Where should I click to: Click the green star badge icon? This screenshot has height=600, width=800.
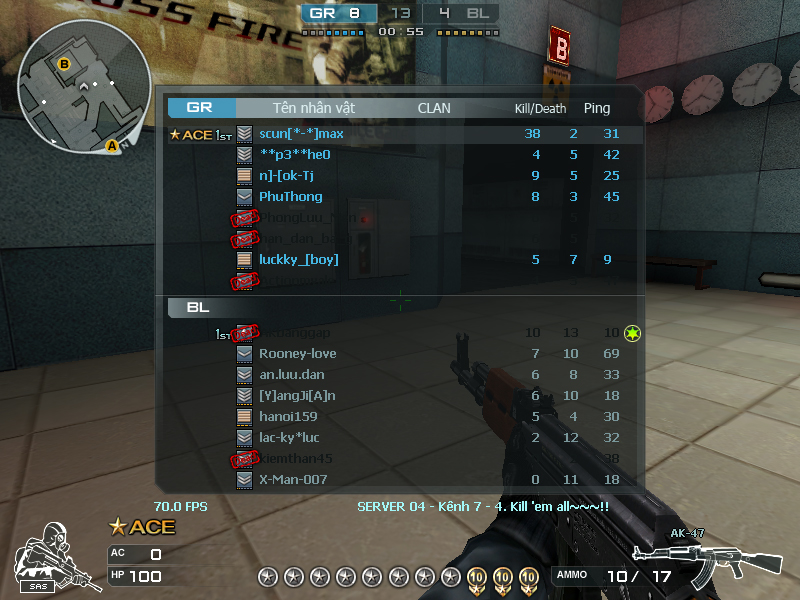point(632,333)
